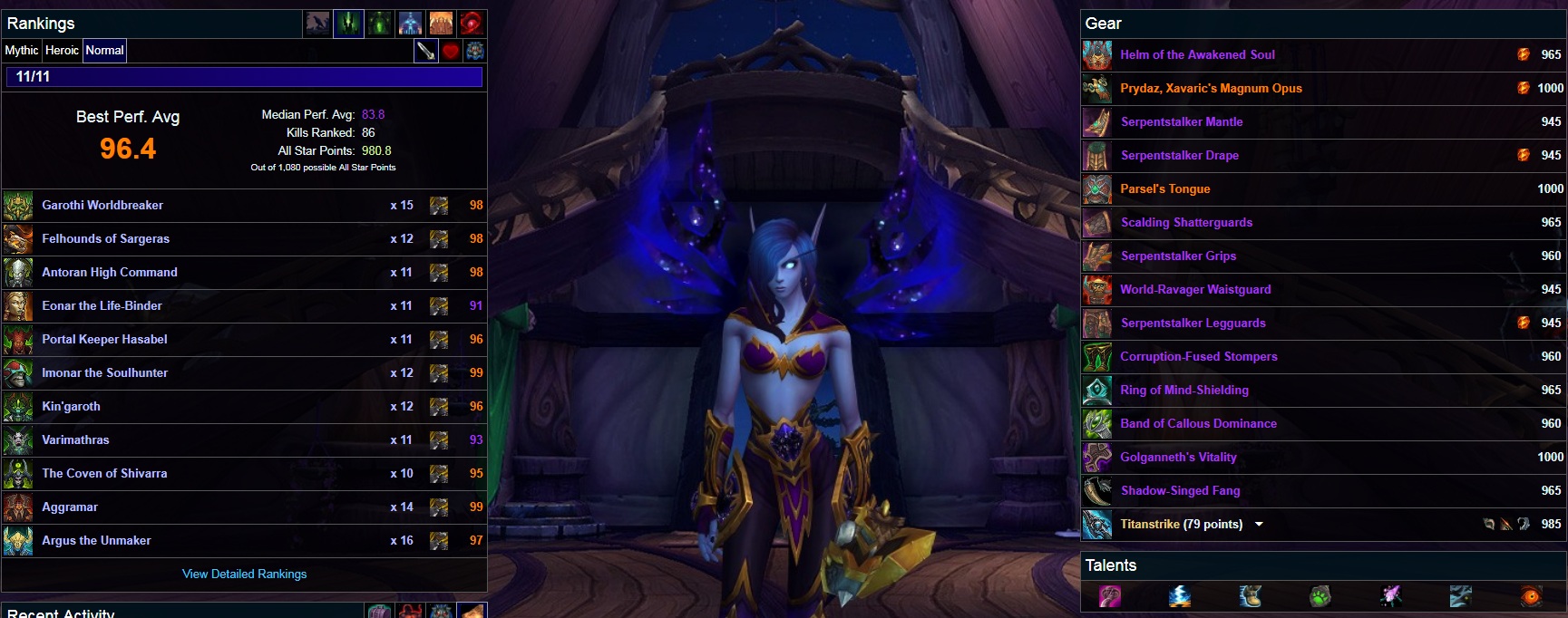1568x618 pixels.
Task: Click the Parsel's Tongue gear link
Action: [x=1164, y=189]
